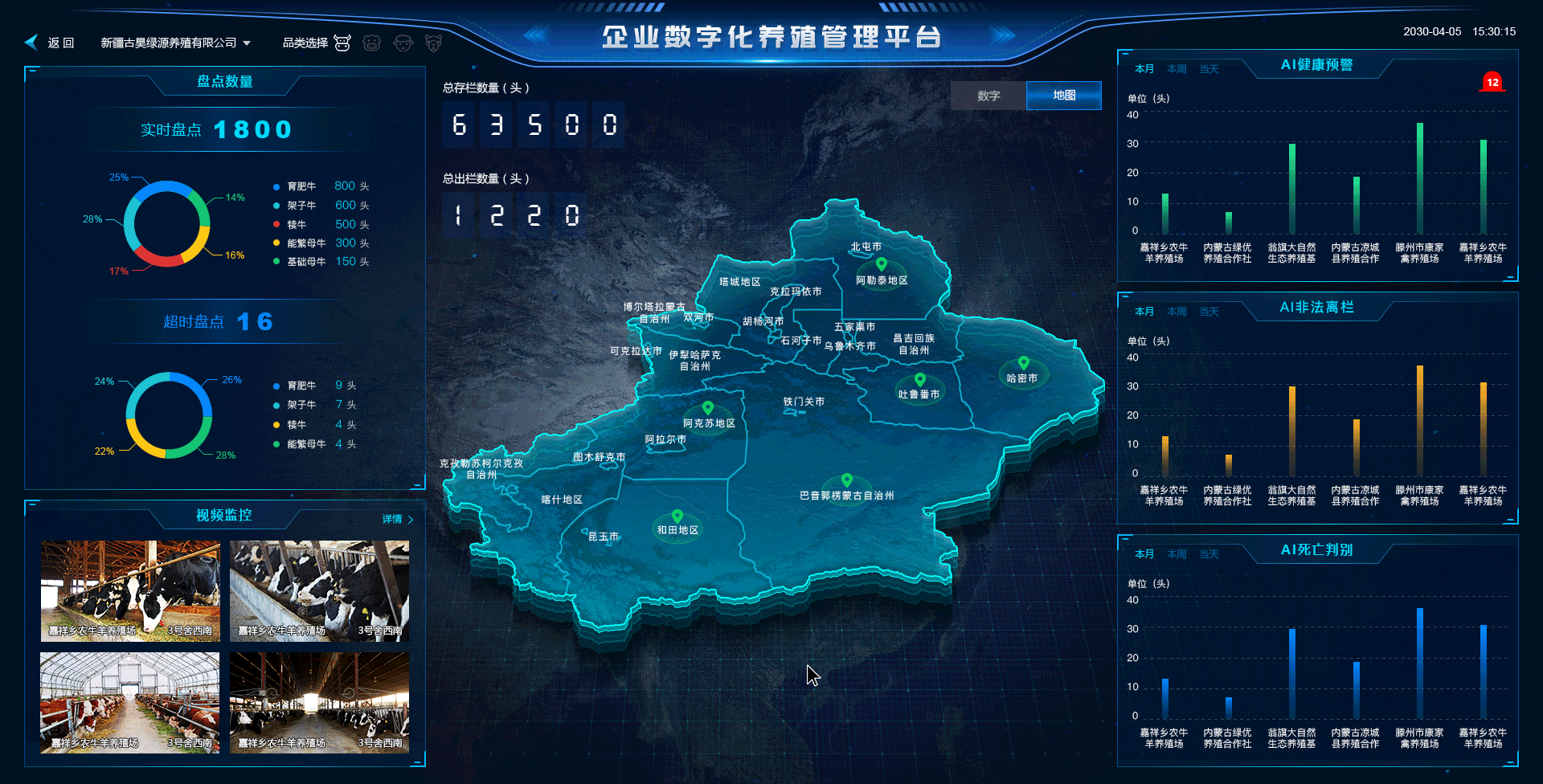Screen dimensions: 1543x784
Task: Click the back arrow beside 返回
Action: coord(31,42)
